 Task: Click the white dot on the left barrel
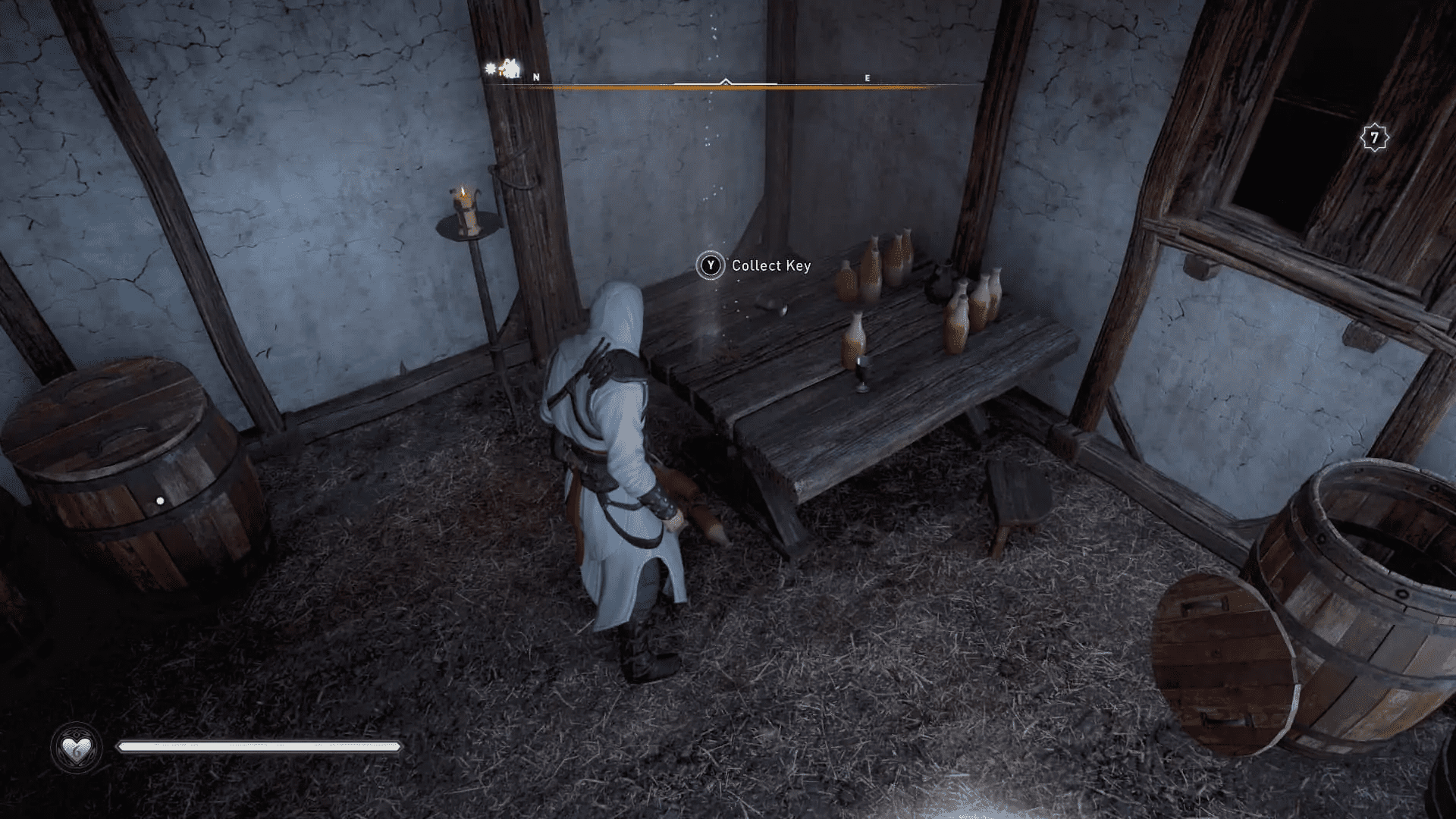pos(158,500)
